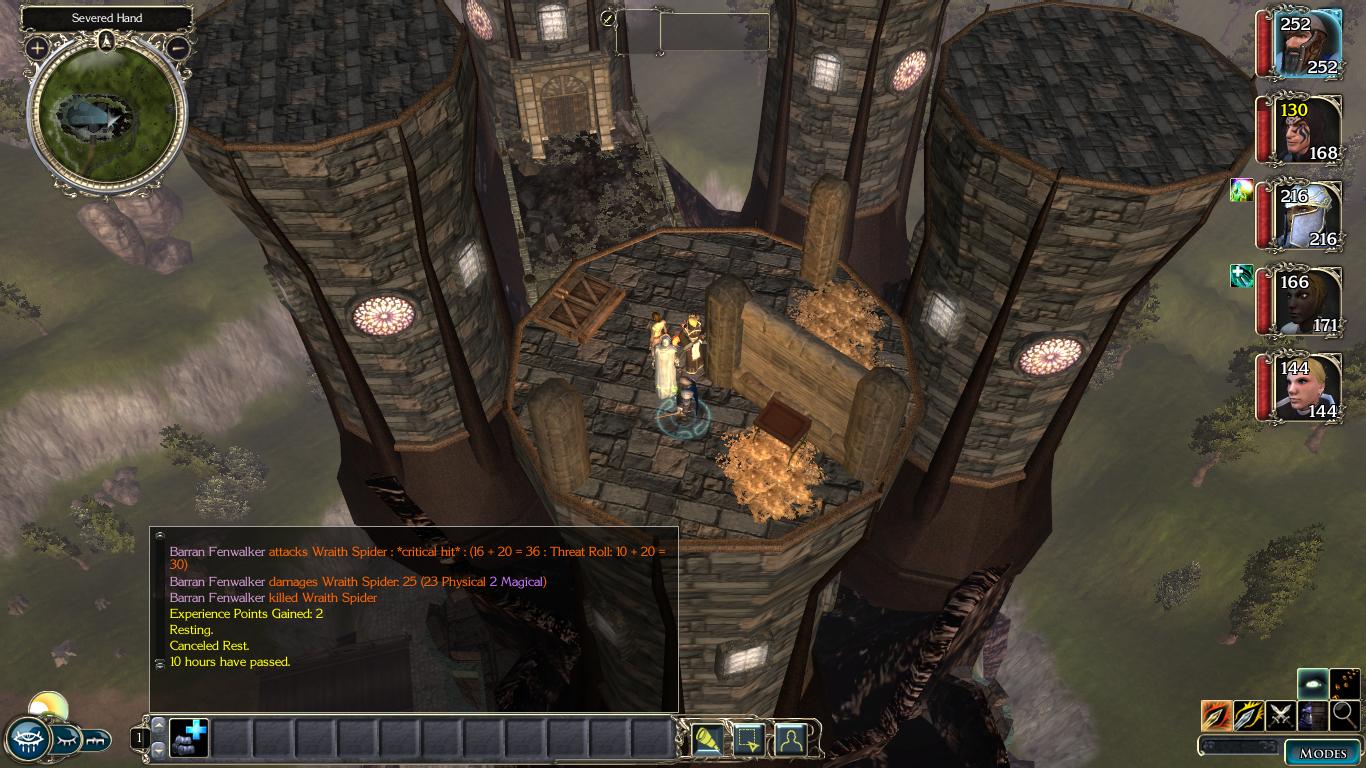Image resolution: width=1366 pixels, height=768 pixels.
Task: Select the dark-haired companion with 166 health
Action: click(x=1309, y=302)
